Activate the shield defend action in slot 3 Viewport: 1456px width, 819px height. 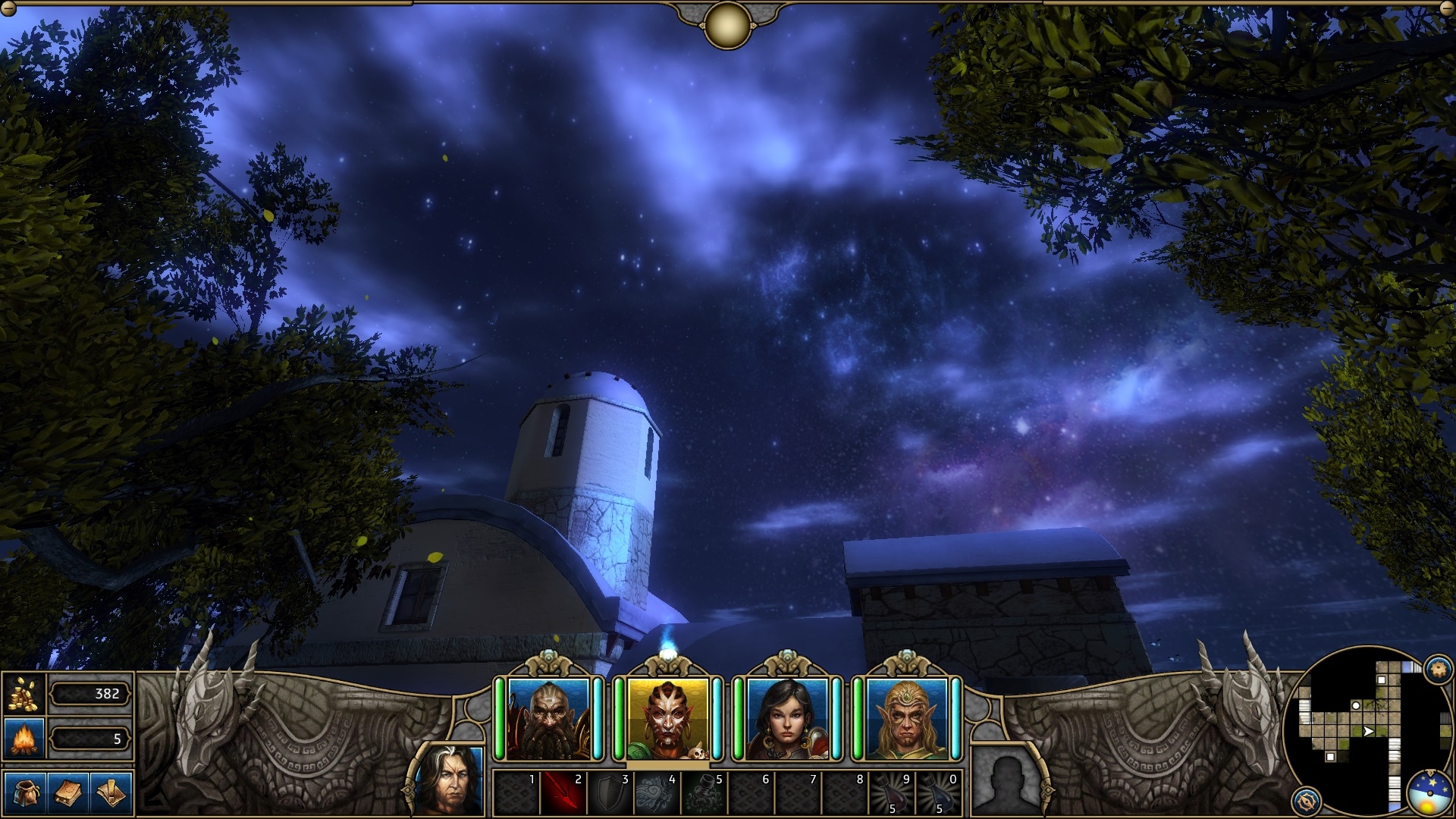pyautogui.click(x=610, y=793)
